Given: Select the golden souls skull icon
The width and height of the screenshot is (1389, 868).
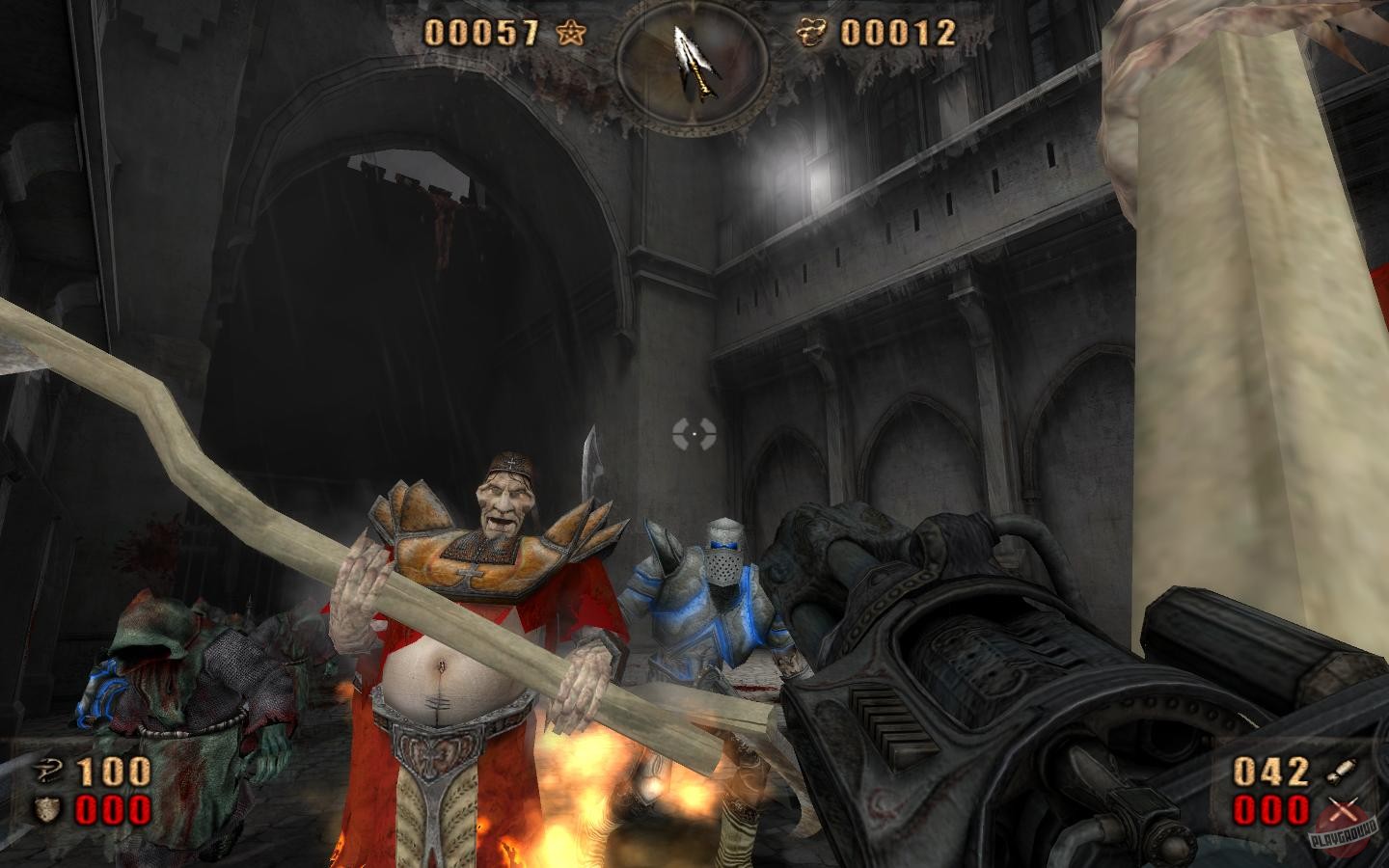Looking at the screenshot, I should [808, 30].
